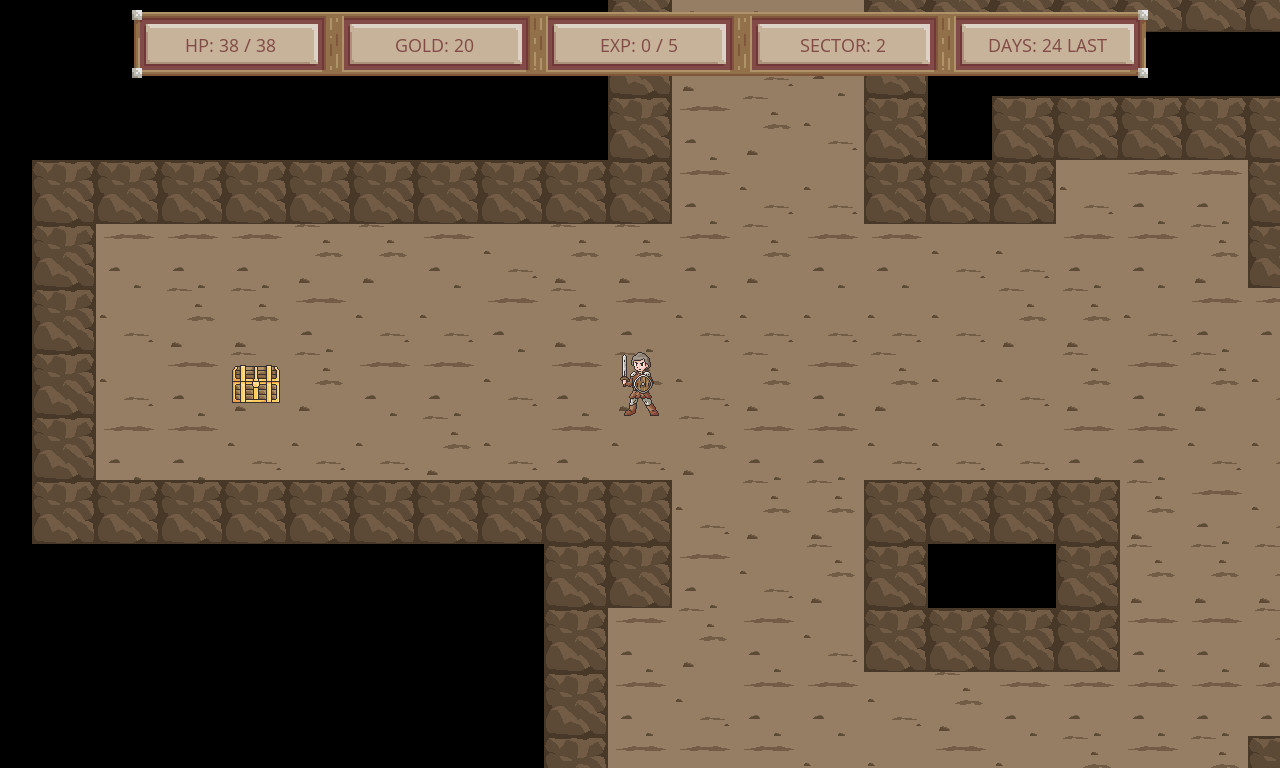Click the EXP: 0 / 5 experience panel
This screenshot has width=1280, height=768.
coord(640,44)
